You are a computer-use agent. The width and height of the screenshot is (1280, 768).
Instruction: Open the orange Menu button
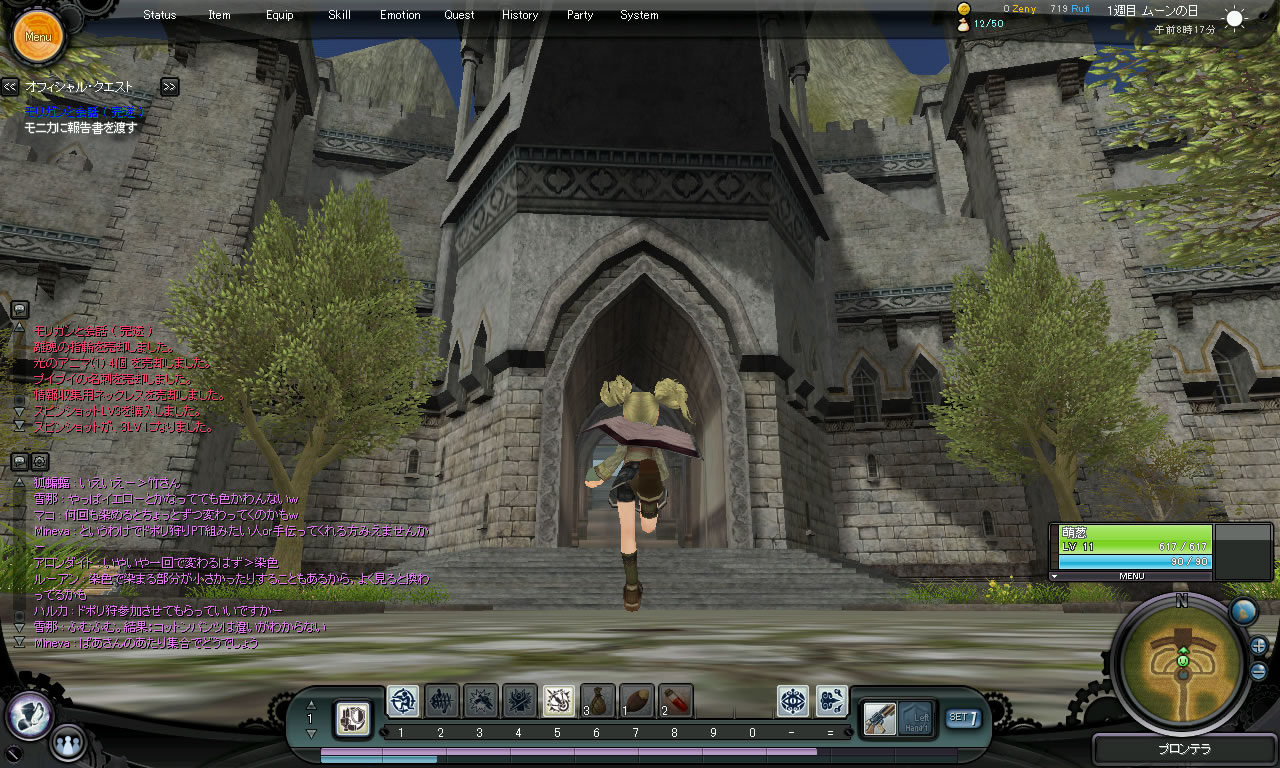click(x=38, y=37)
